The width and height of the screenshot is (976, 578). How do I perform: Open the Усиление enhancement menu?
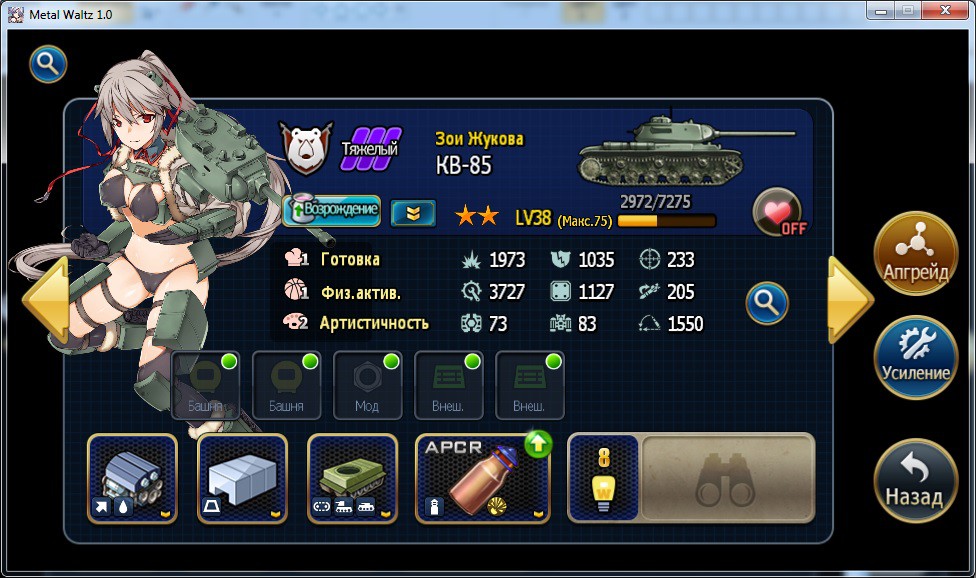915,357
